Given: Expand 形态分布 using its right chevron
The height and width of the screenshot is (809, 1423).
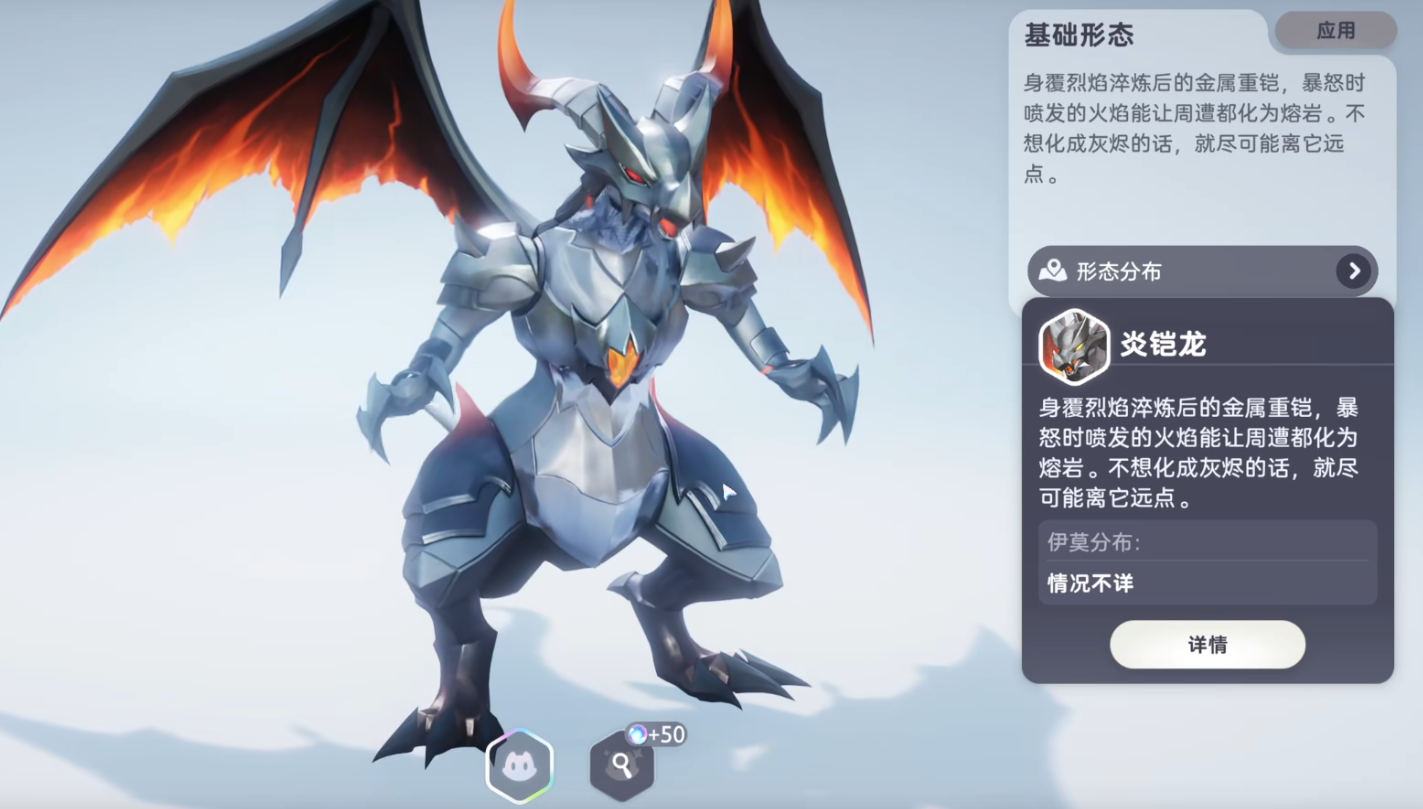Looking at the screenshot, I should tap(1355, 271).
